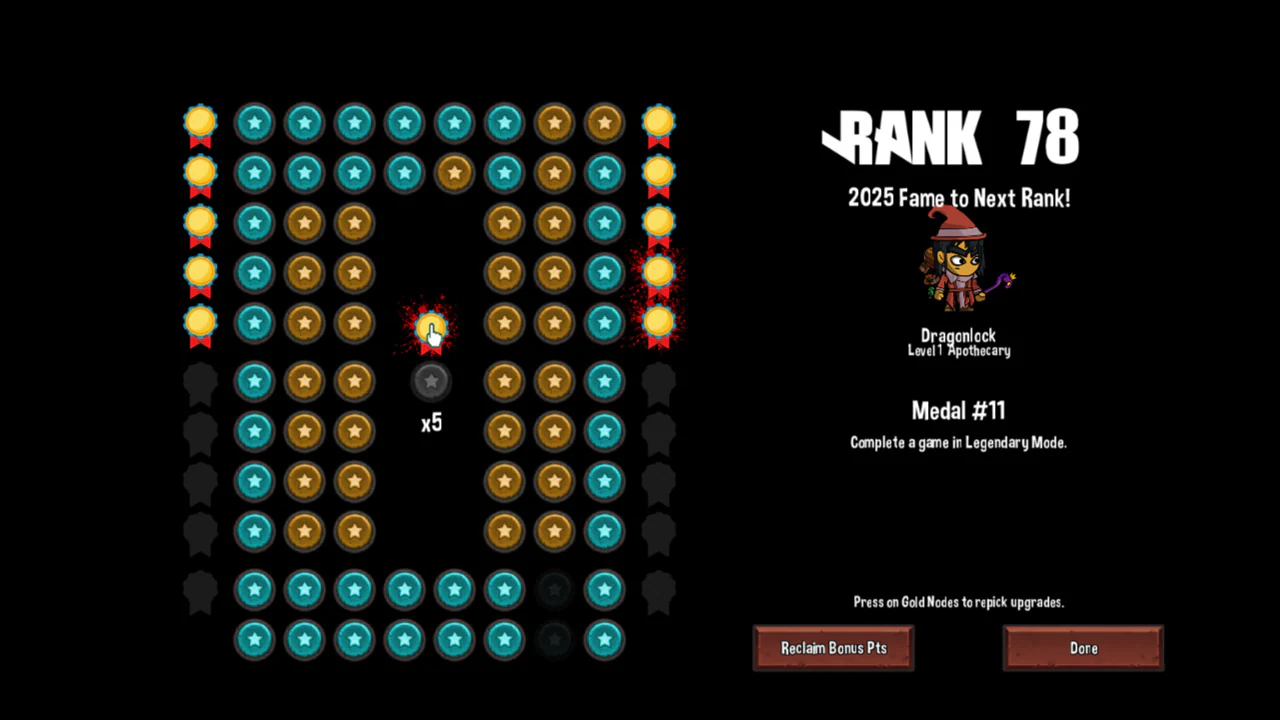Screen dimensions: 1280x720
Task: Click the teal star medal at the top row's left end
Action: click(x=254, y=122)
